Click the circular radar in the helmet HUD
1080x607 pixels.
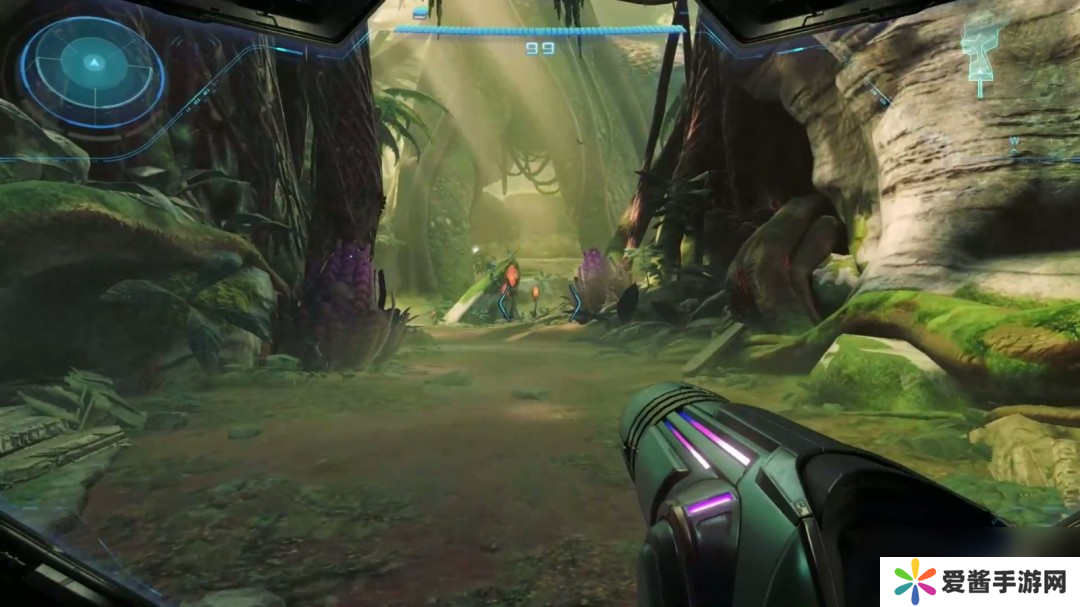(x=92, y=68)
